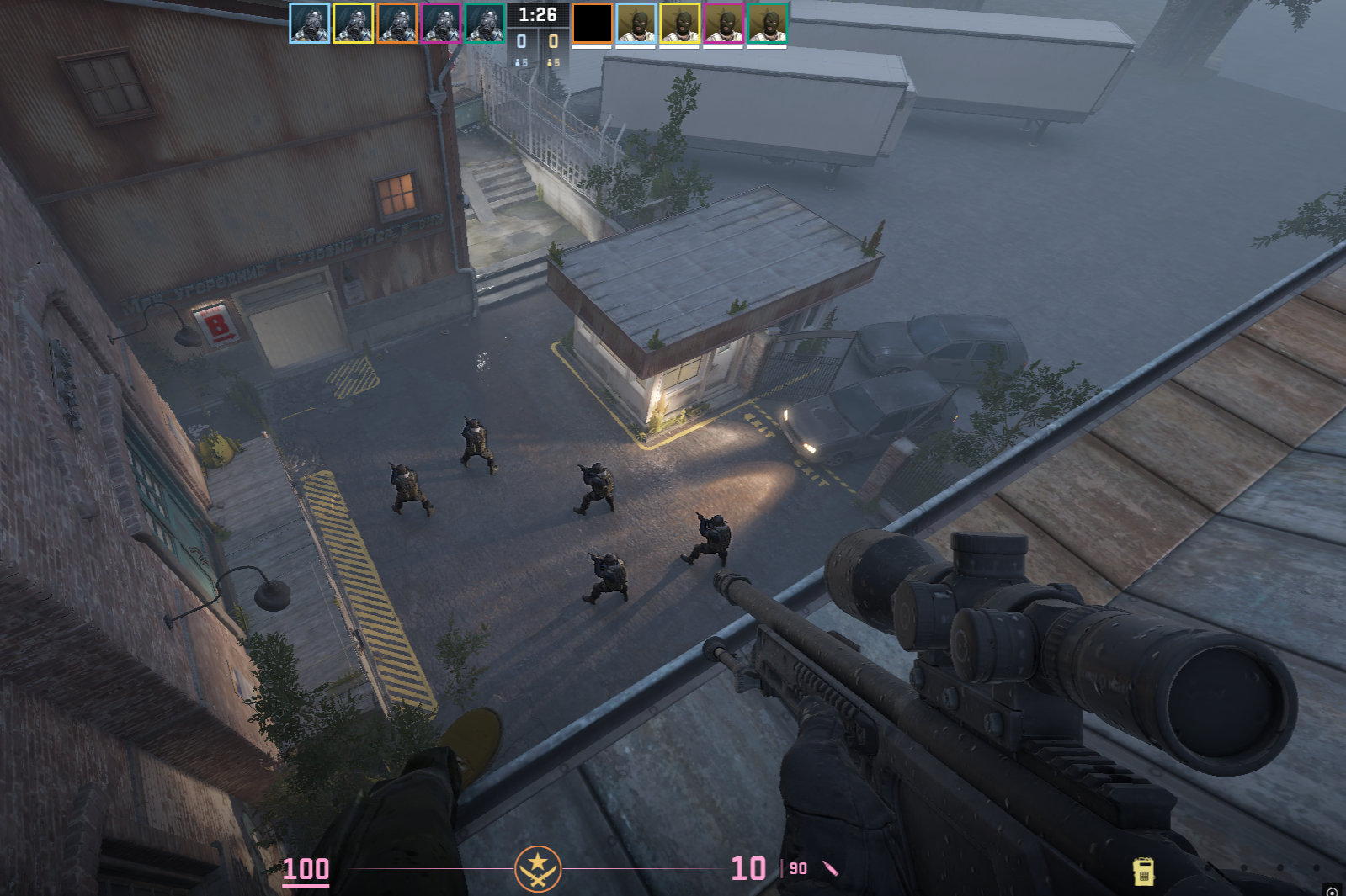Select the light-blue bordered gas mask avatar
The width and height of the screenshot is (1346, 896).
pos(310,24)
